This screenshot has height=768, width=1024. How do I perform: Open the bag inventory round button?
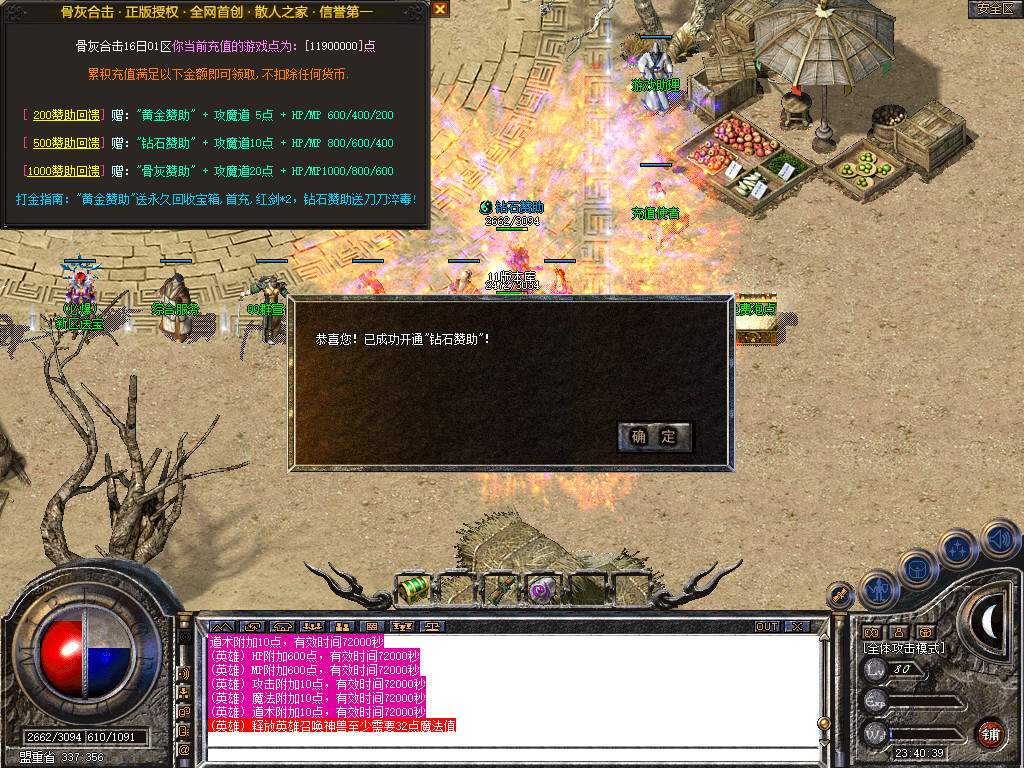coord(917,569)
